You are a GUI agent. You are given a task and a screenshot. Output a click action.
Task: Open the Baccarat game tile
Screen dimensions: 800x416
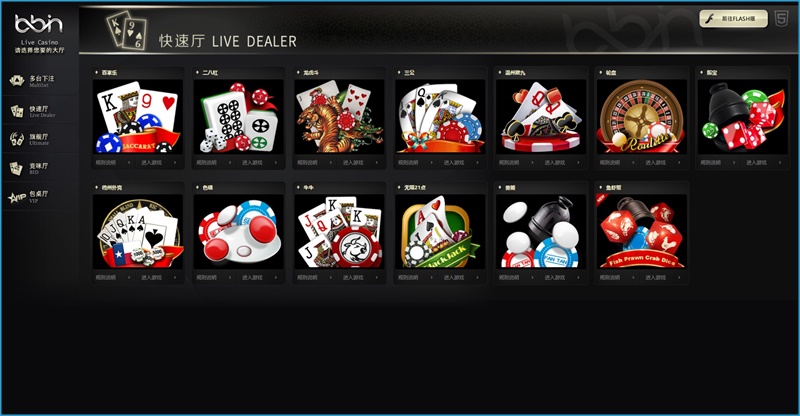coord(134,116)
